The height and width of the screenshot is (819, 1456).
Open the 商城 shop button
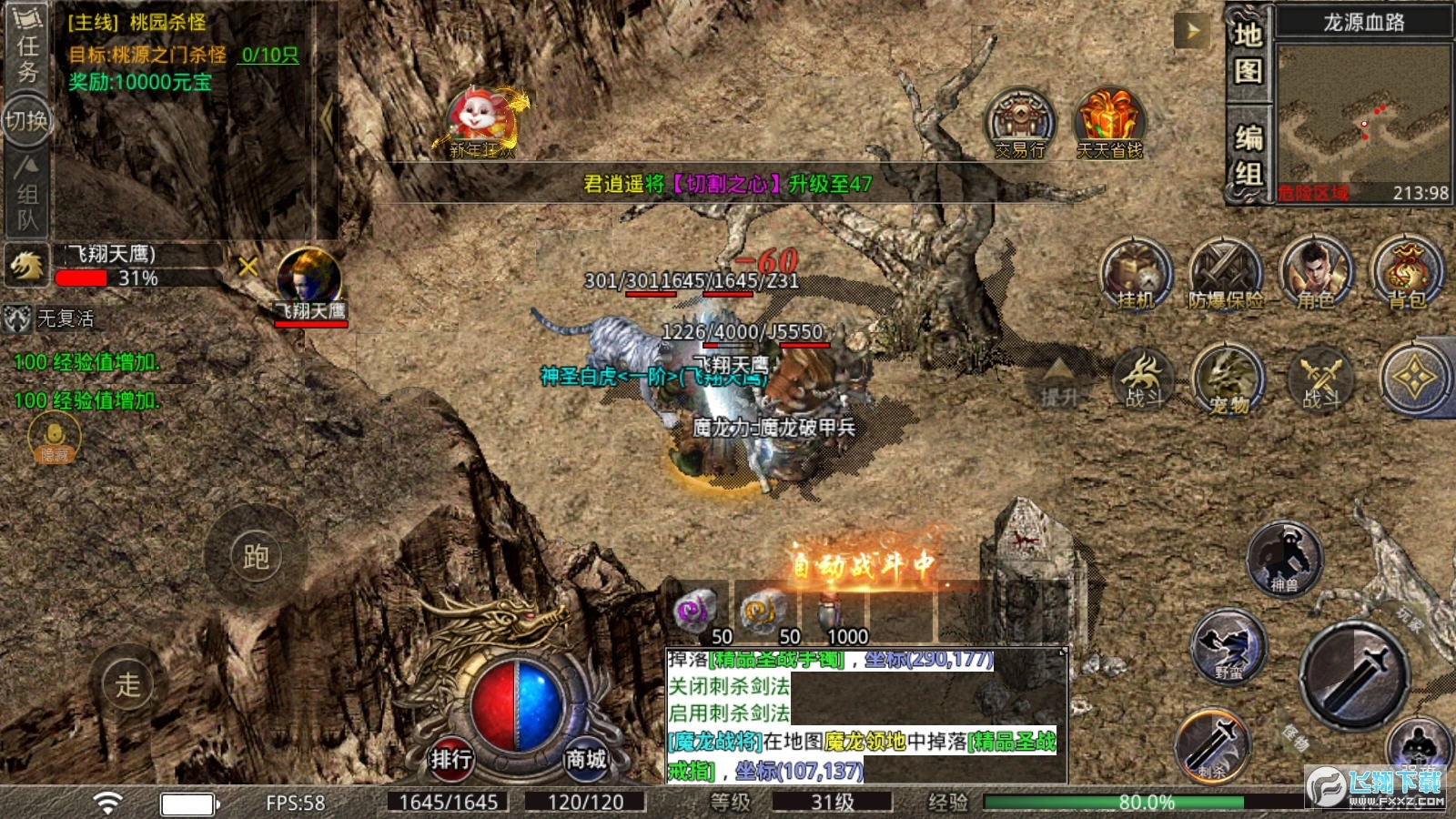click(x=585, y=758)
